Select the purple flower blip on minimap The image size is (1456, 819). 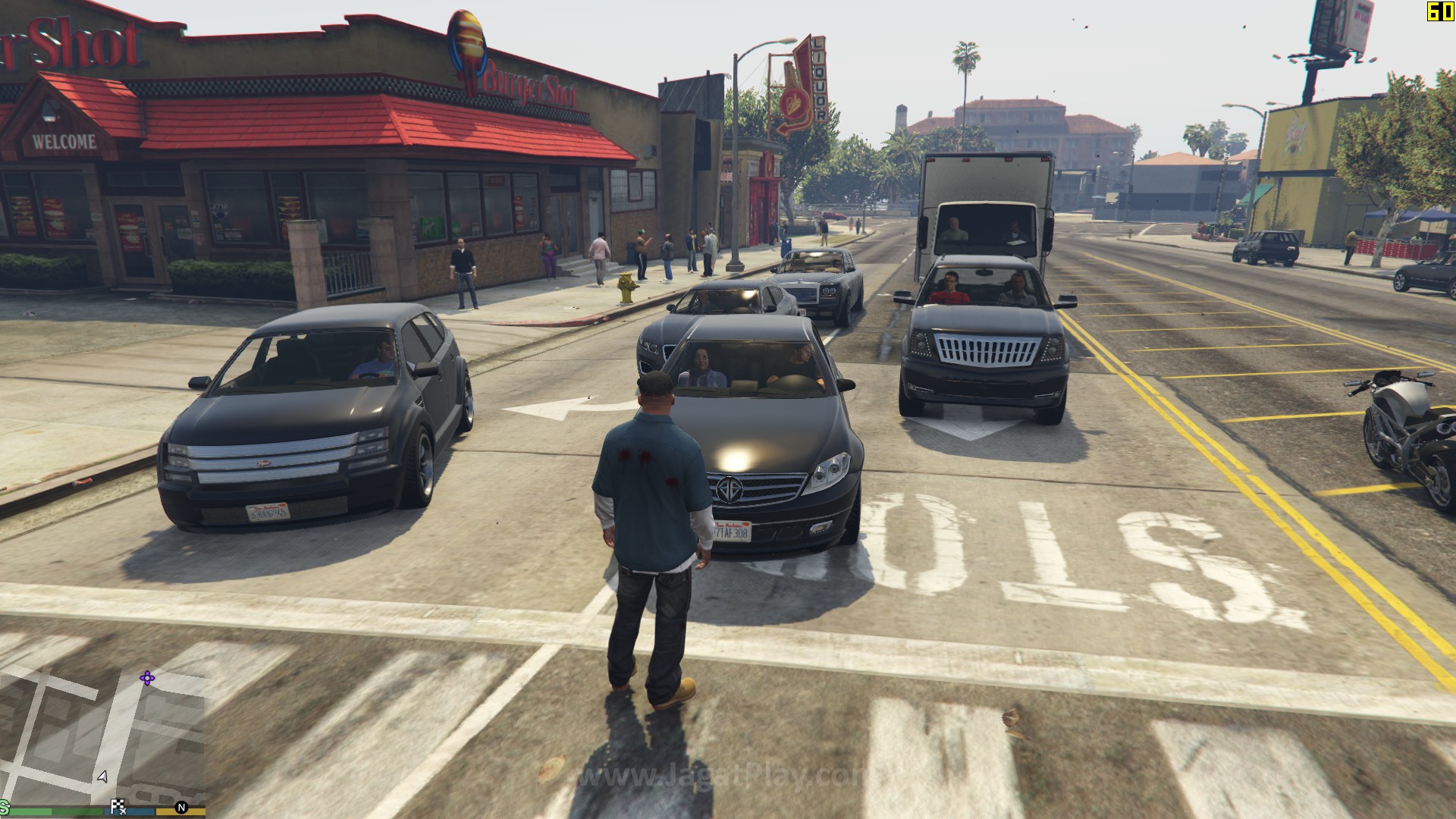147,678
